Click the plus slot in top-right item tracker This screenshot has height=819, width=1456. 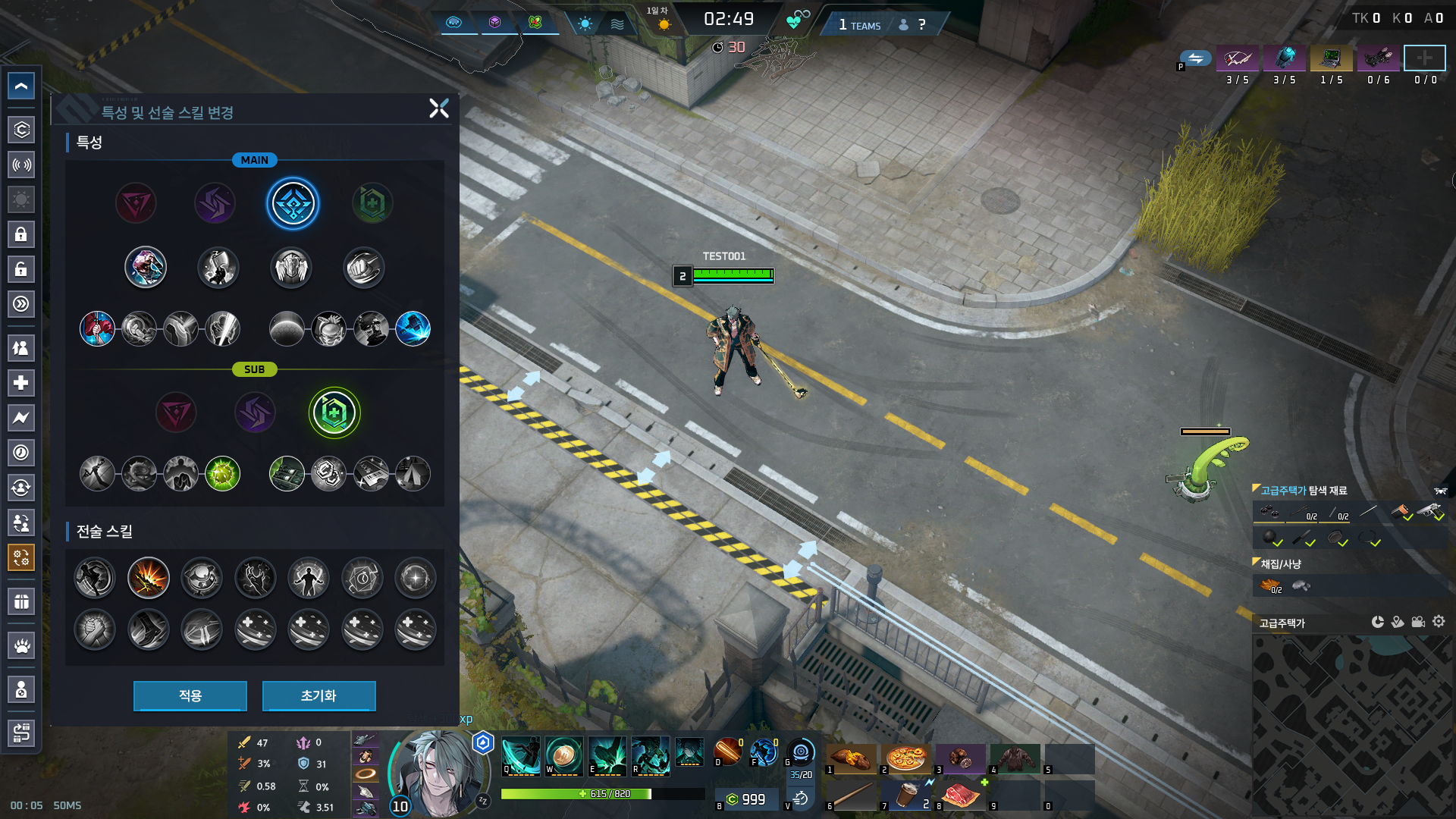tap(1424, 58)
